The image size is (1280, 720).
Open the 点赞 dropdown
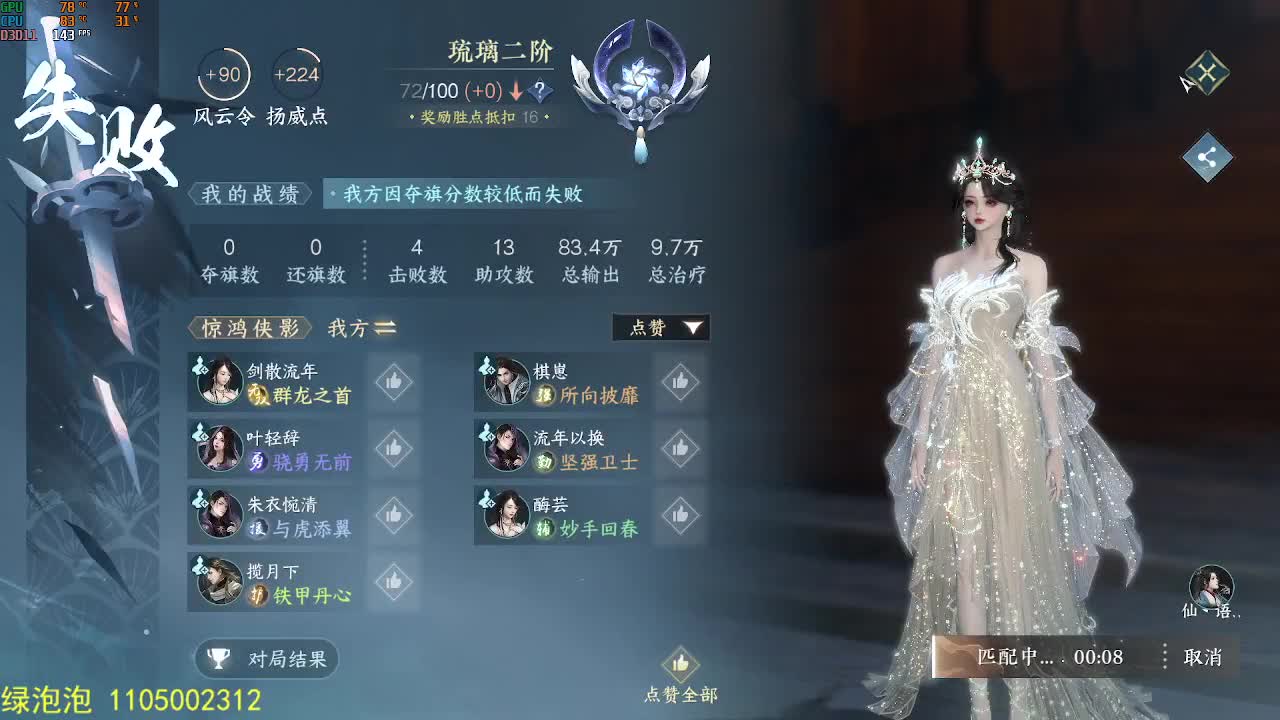(661, 327)
